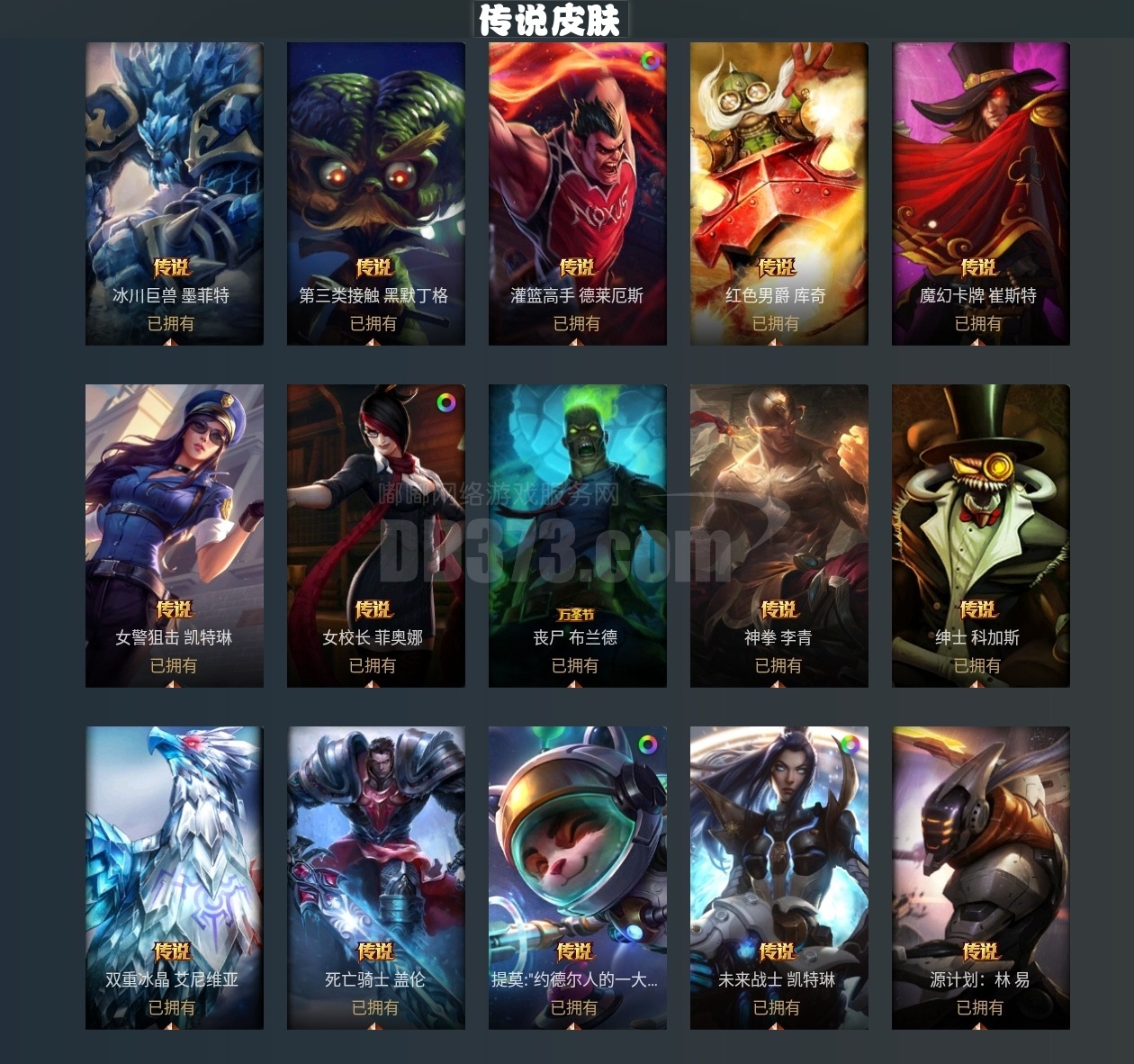
Task: Choose the 丧尸 布兰德 skin card
Action: click(x=577, y=536)
